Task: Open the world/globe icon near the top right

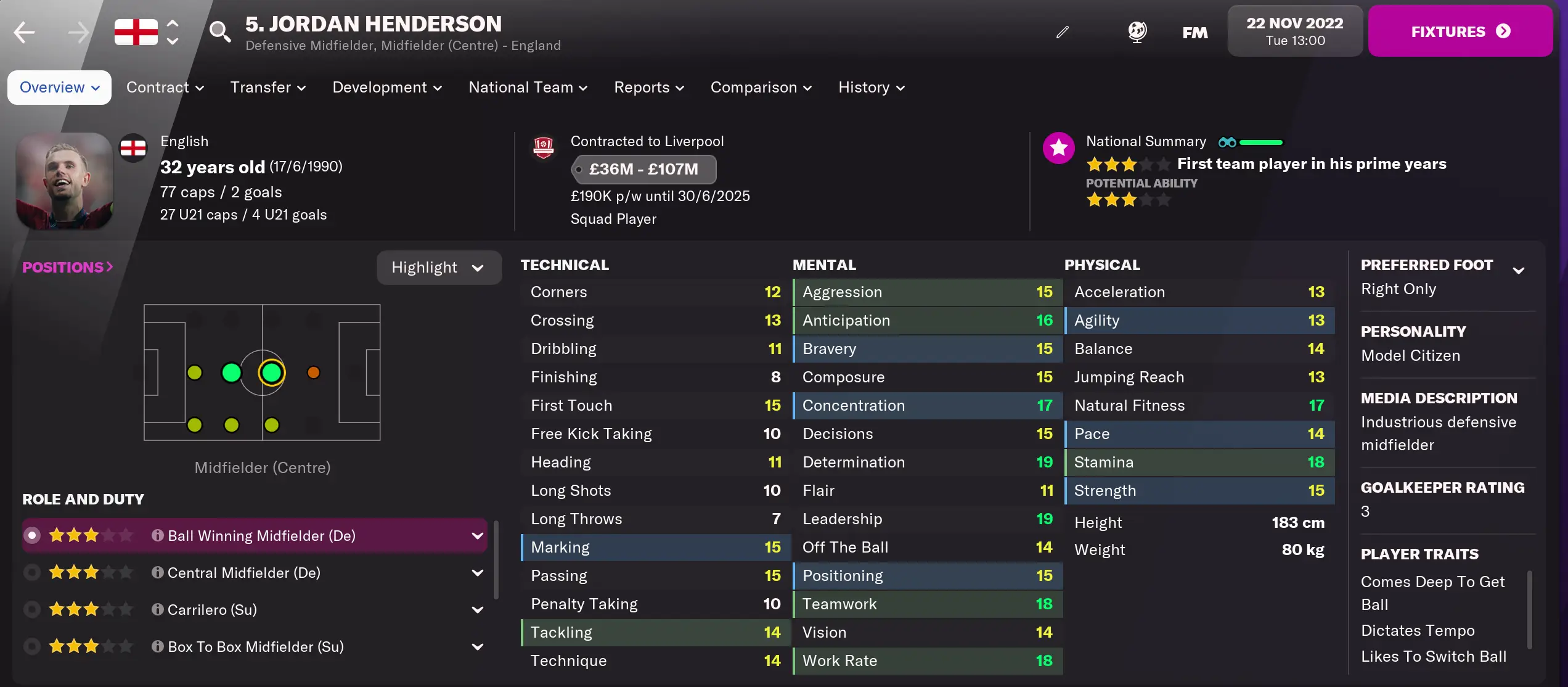Action: point(1137,31)
